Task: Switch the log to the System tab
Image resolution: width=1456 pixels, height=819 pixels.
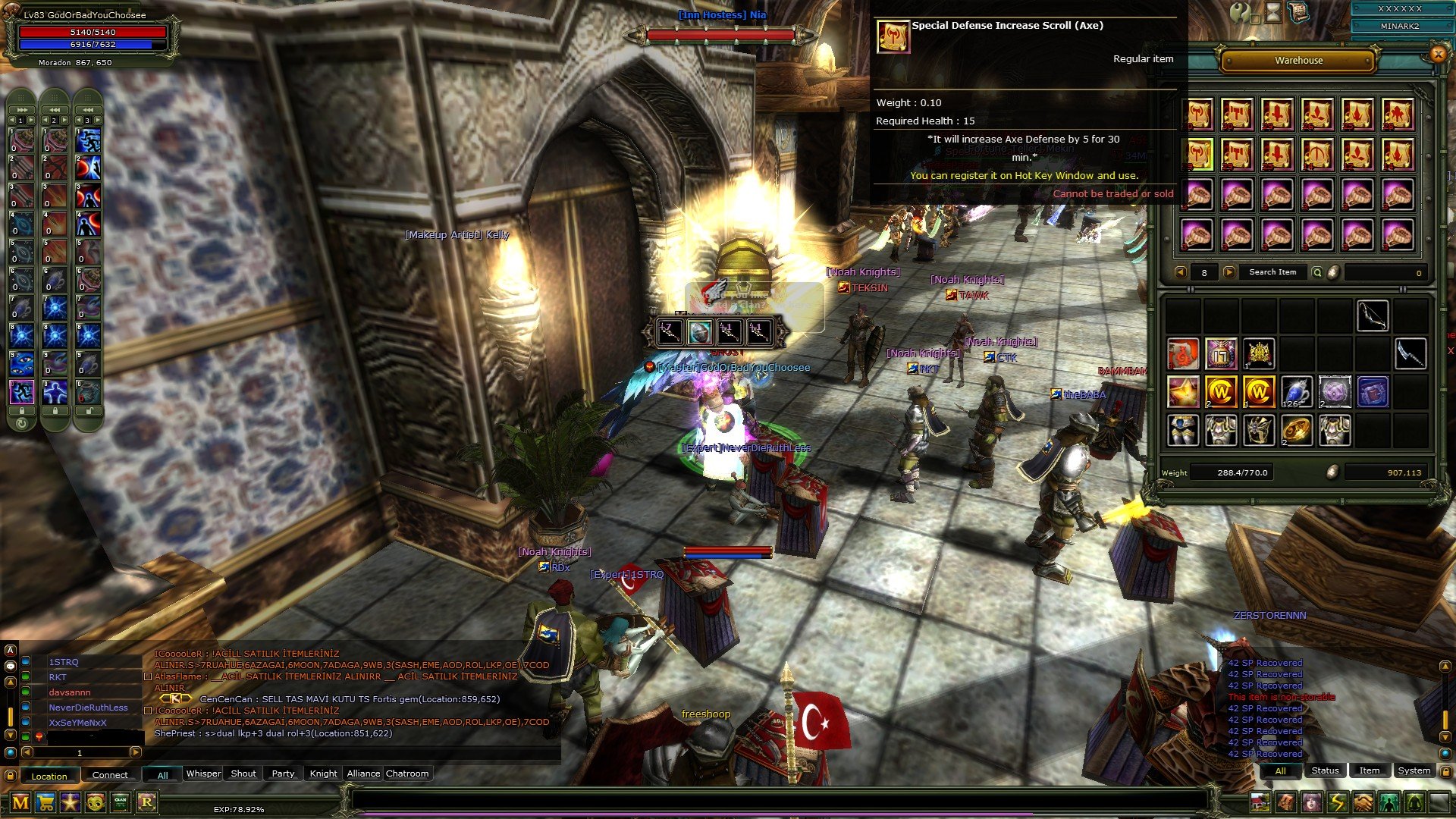Action: pyautogui.click(x=1414, y=770)
